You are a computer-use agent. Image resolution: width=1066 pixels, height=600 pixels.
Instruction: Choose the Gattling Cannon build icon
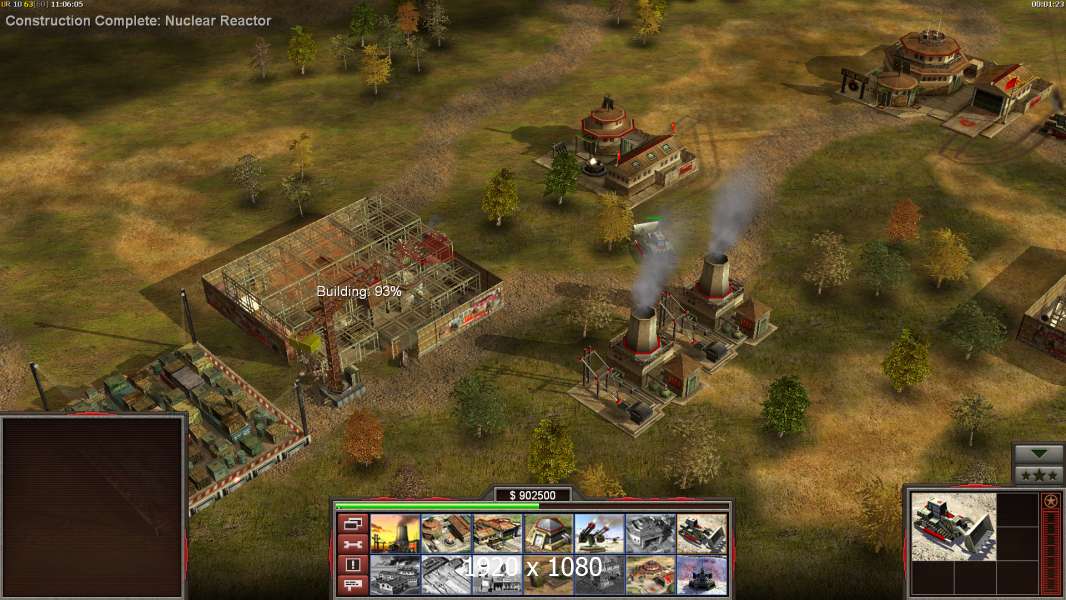tap(600, 533)
